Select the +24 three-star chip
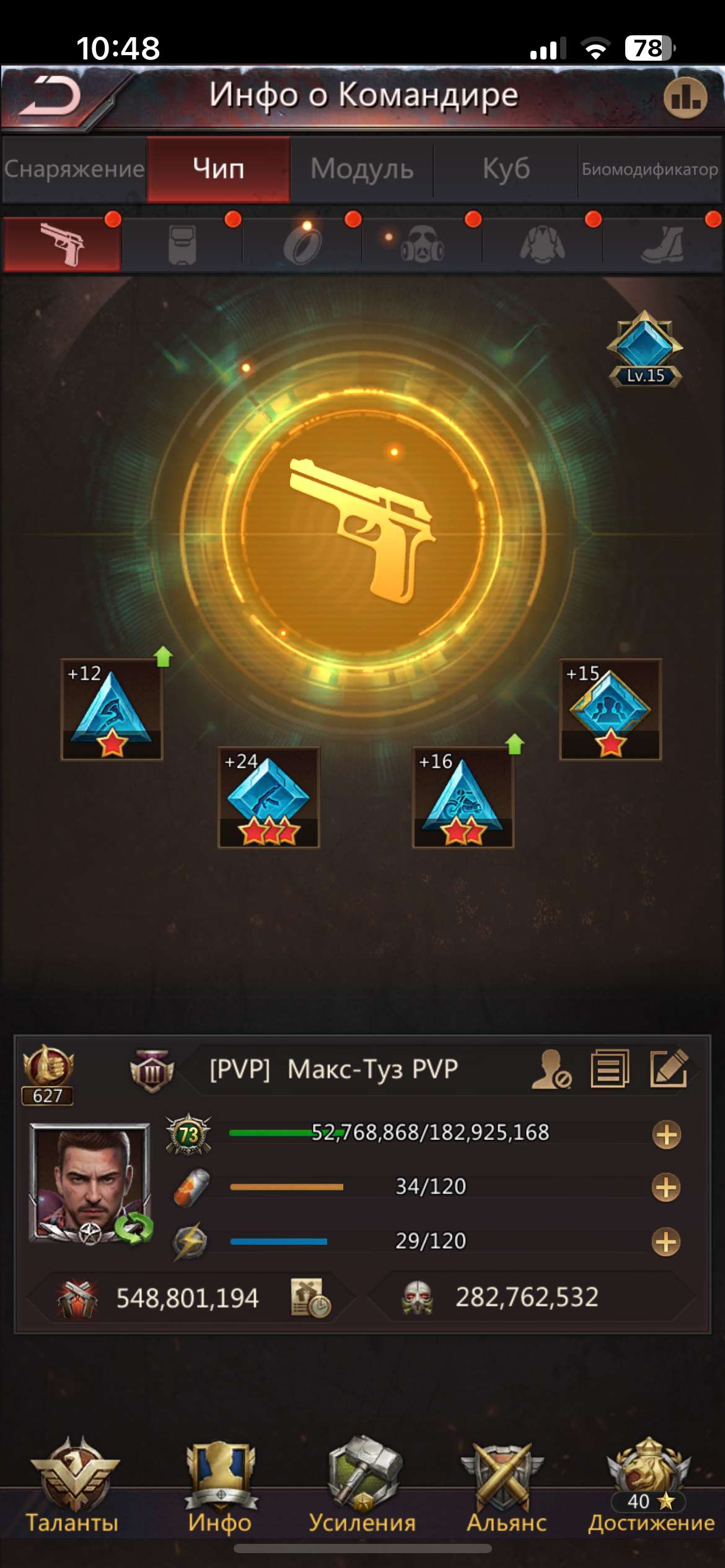This screenshot has height=1568, width=725. click(268, 798)
